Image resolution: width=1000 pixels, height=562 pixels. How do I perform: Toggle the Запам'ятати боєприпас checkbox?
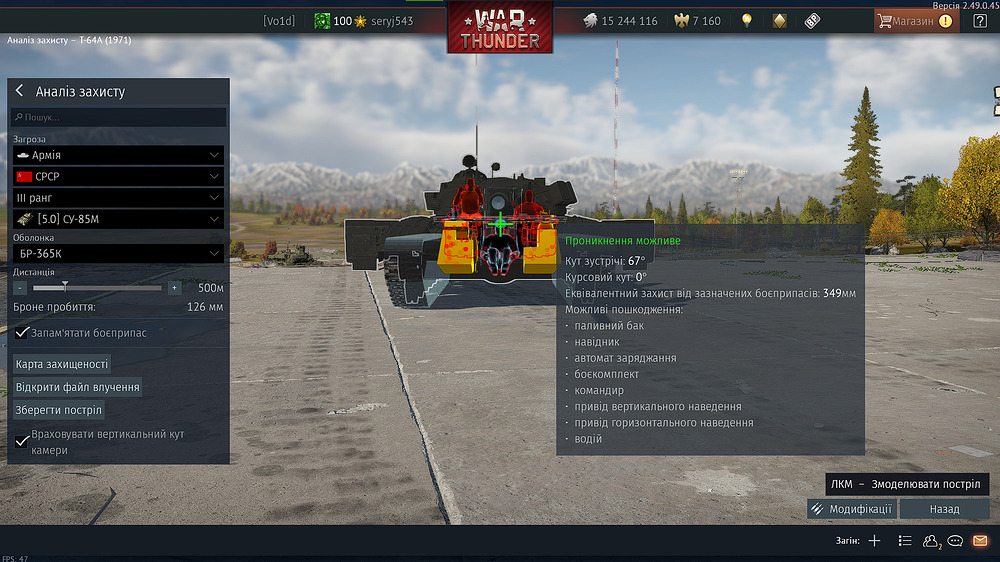point(22,332)
